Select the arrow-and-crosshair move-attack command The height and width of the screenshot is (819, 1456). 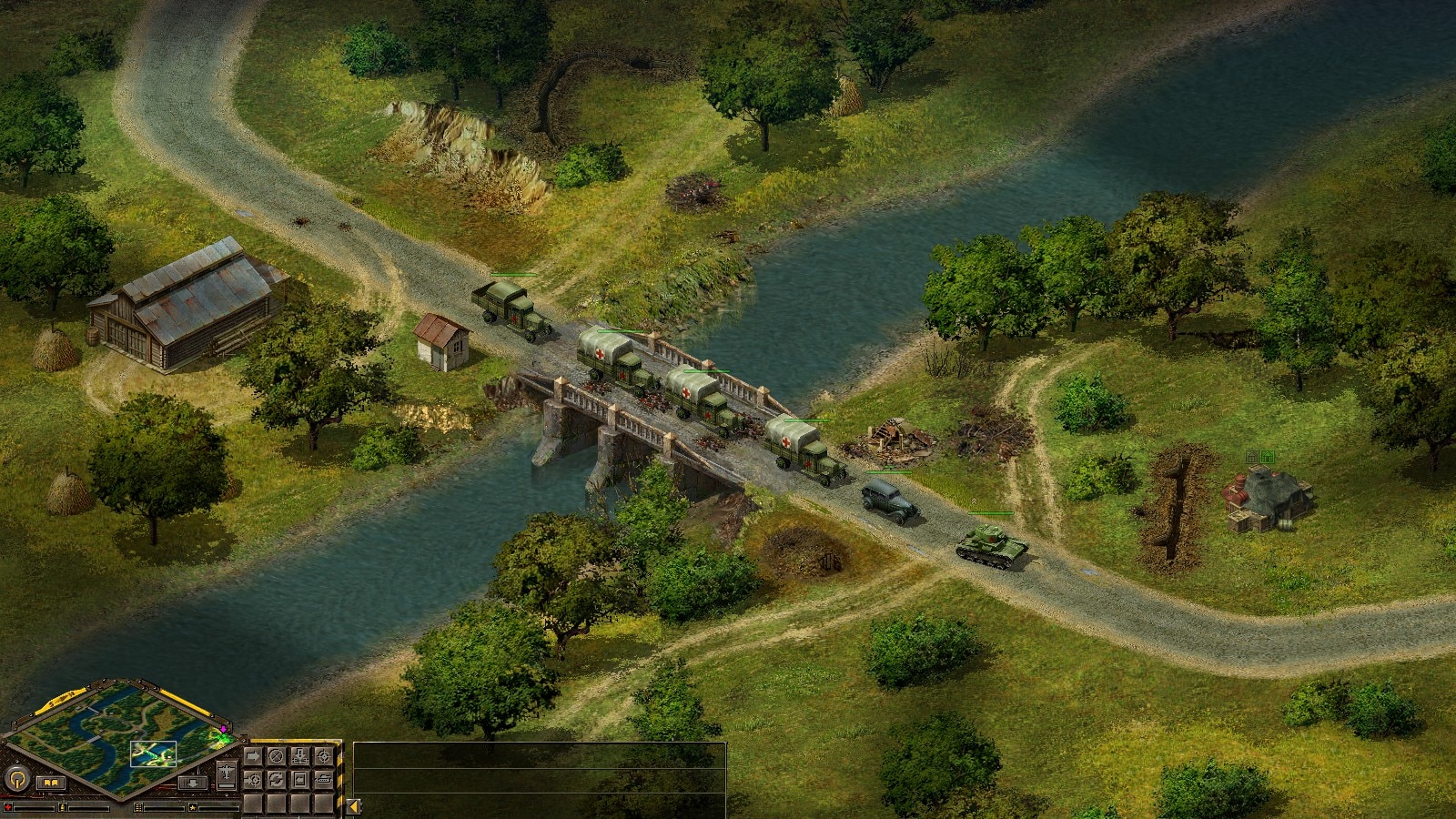(253, 780)
